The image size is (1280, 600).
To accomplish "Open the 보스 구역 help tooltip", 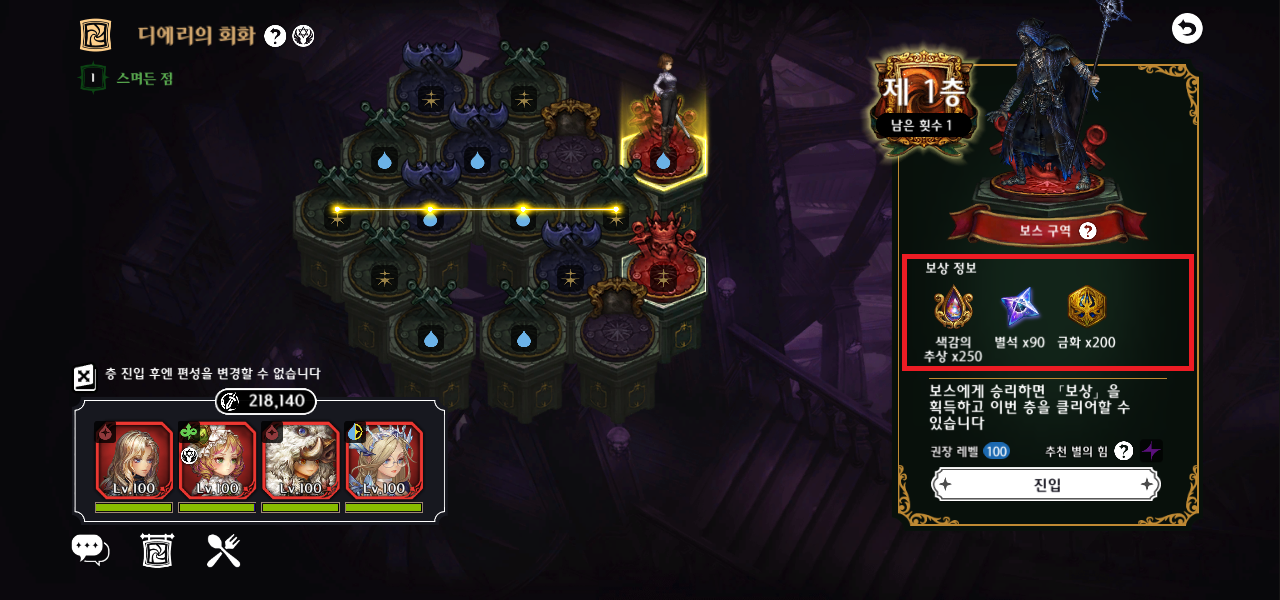I will tap(1088, 231).
